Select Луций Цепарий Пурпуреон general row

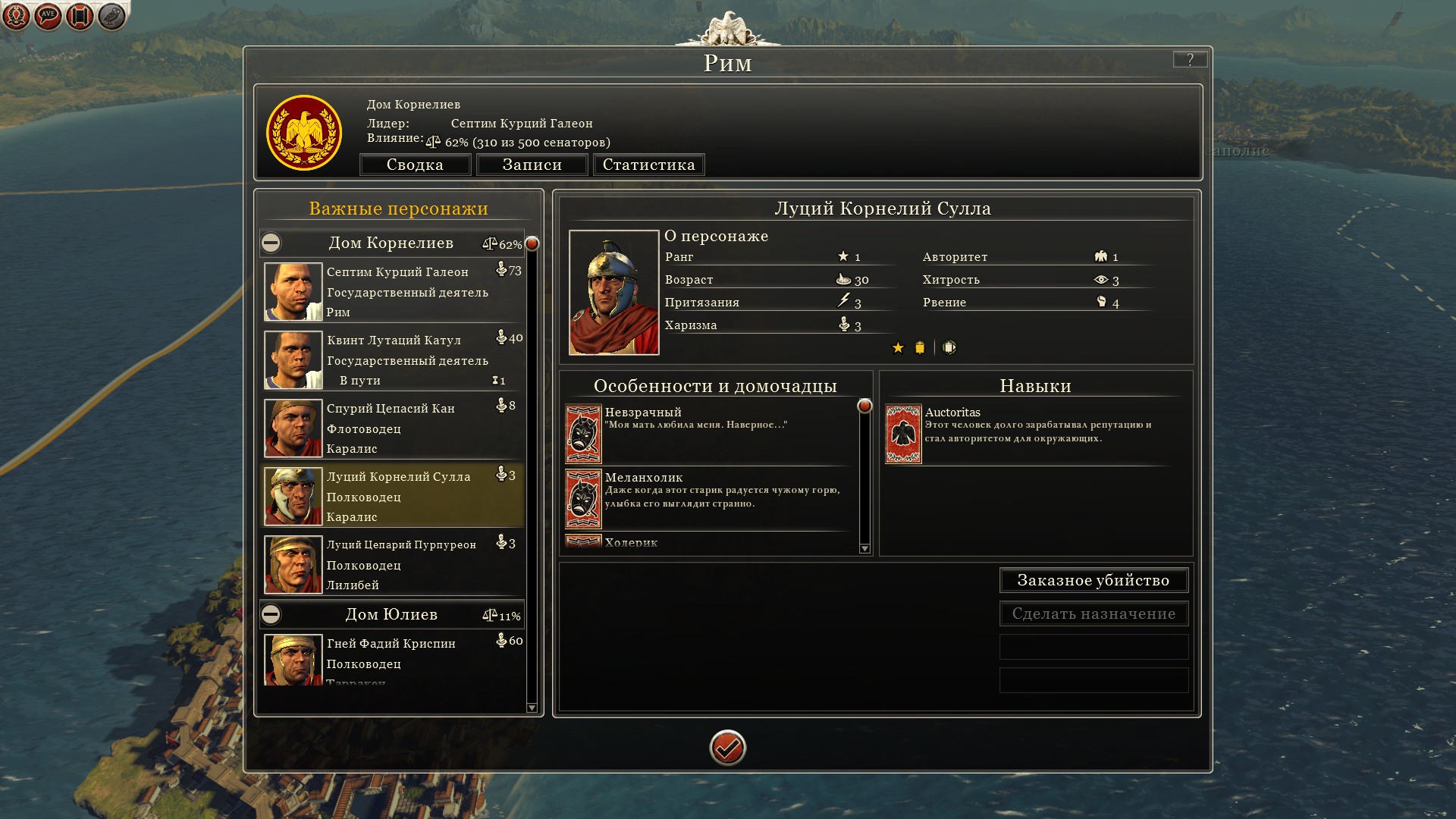(x=393, y=565)
